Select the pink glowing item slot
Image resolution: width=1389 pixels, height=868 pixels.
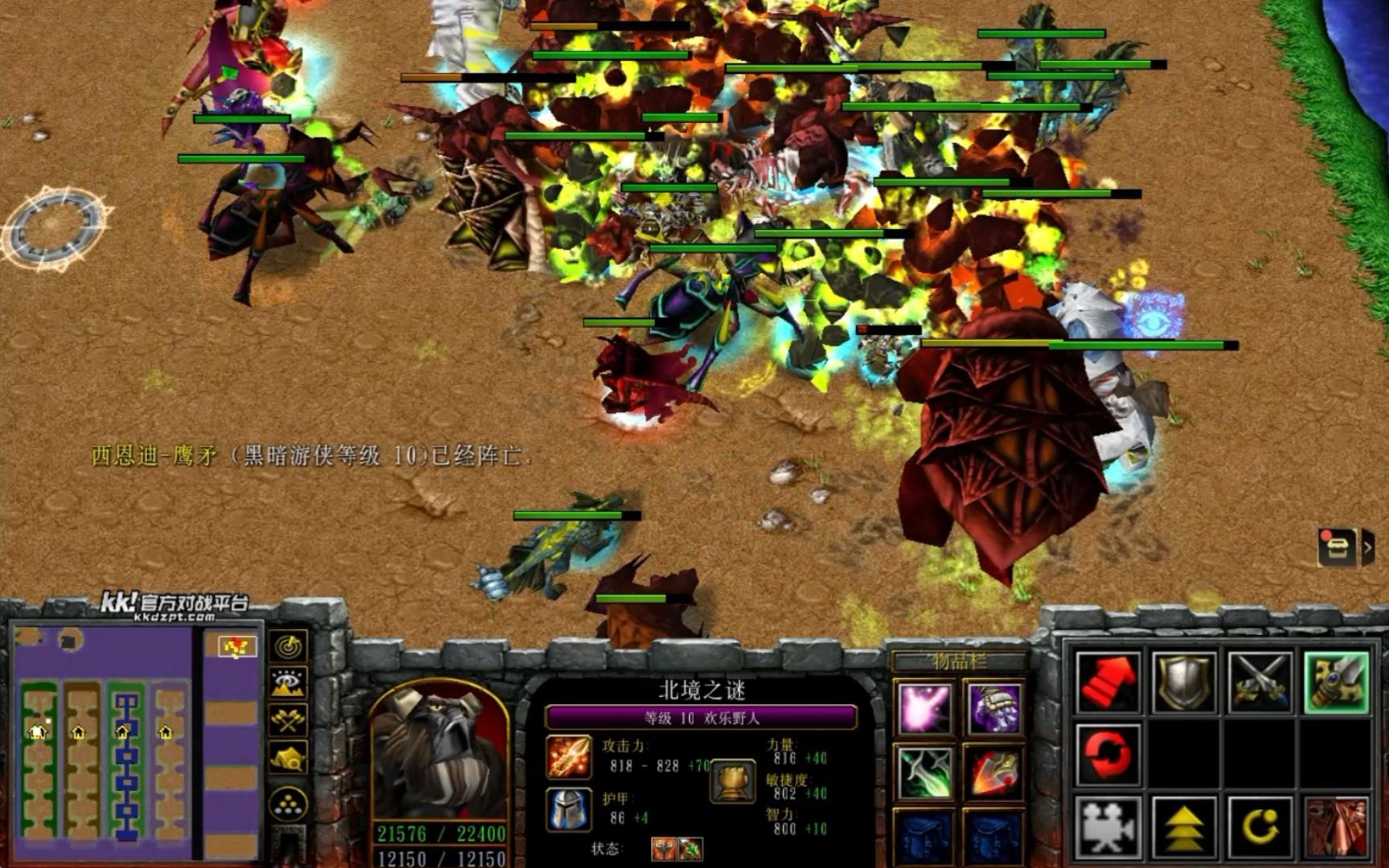(x=925, y=709)
